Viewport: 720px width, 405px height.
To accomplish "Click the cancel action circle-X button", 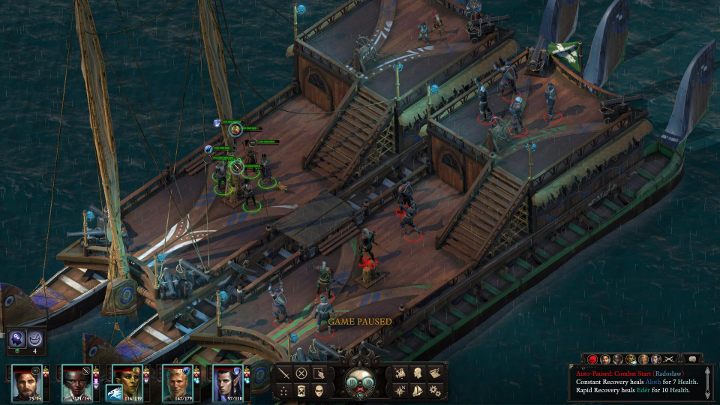I will coord(301,373).
